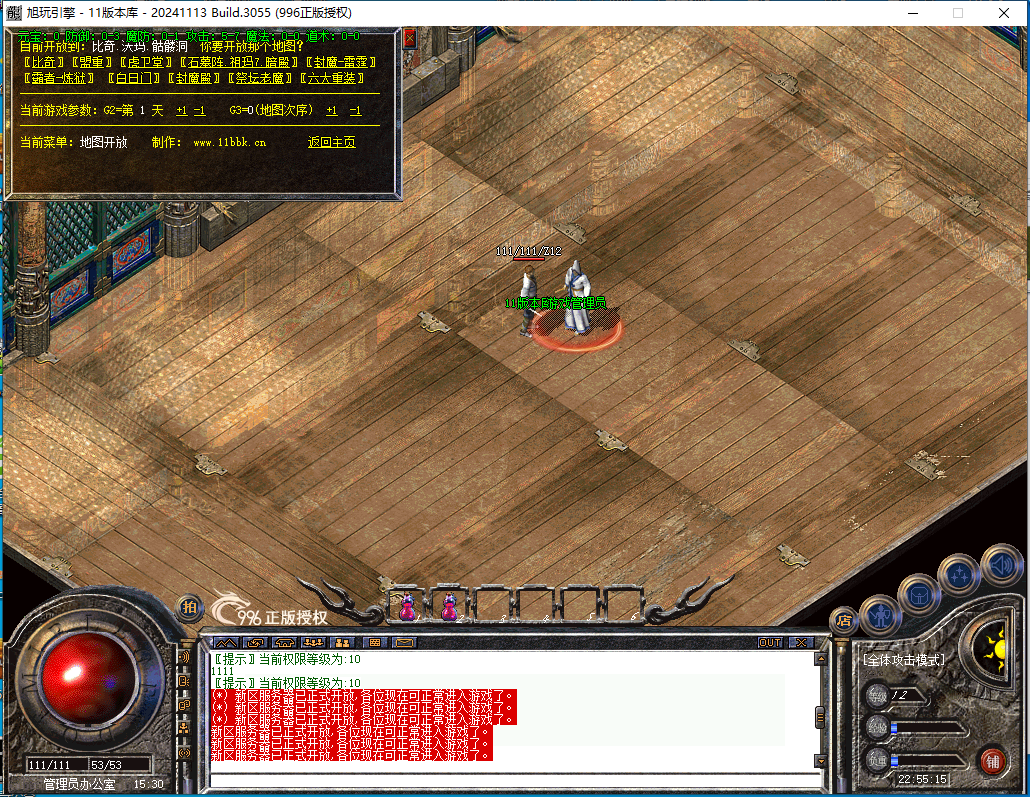Increase the G2 day parameter by one

click(181, 110)
